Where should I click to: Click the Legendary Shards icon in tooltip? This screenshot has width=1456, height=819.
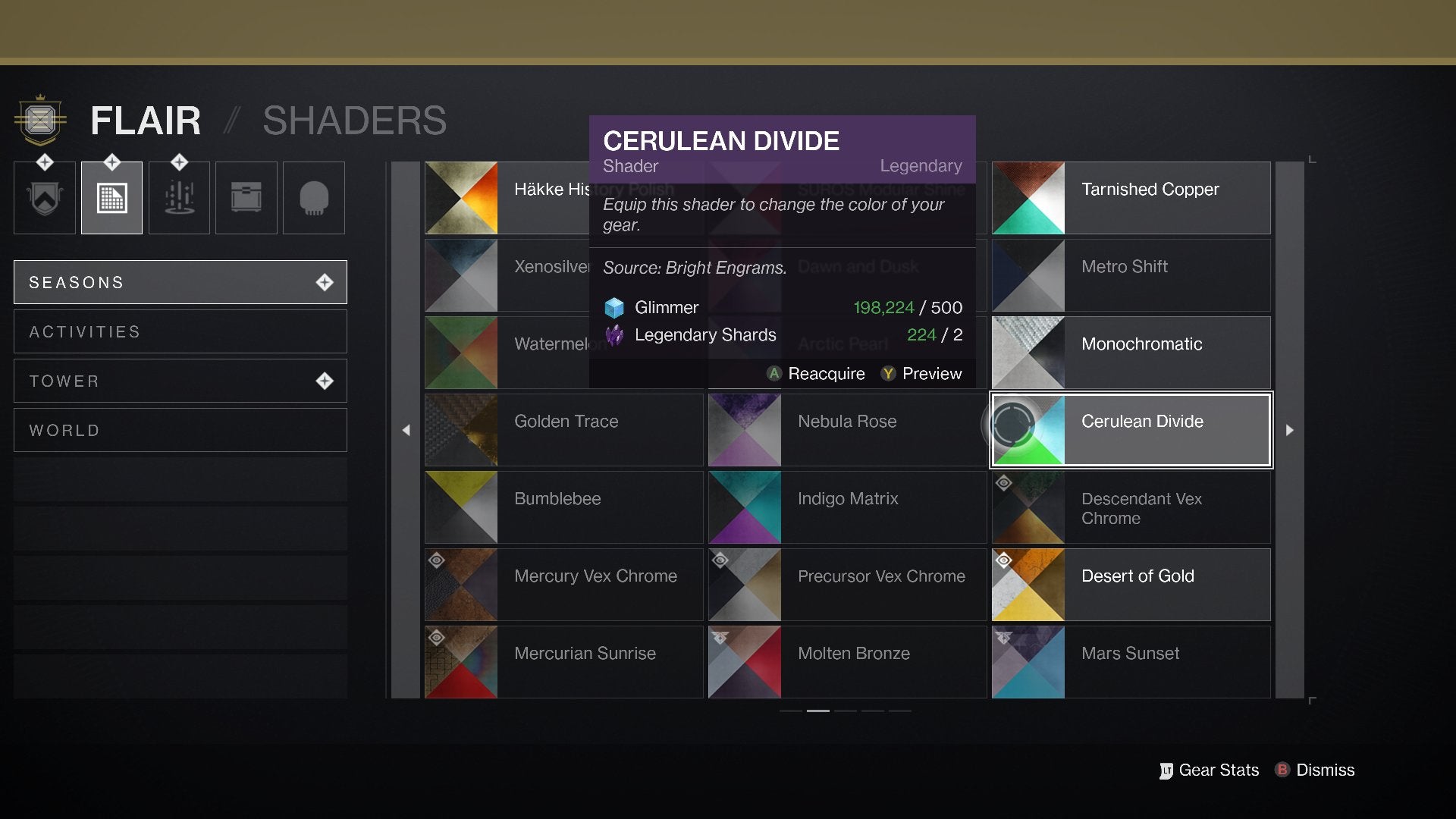[613, 334]
